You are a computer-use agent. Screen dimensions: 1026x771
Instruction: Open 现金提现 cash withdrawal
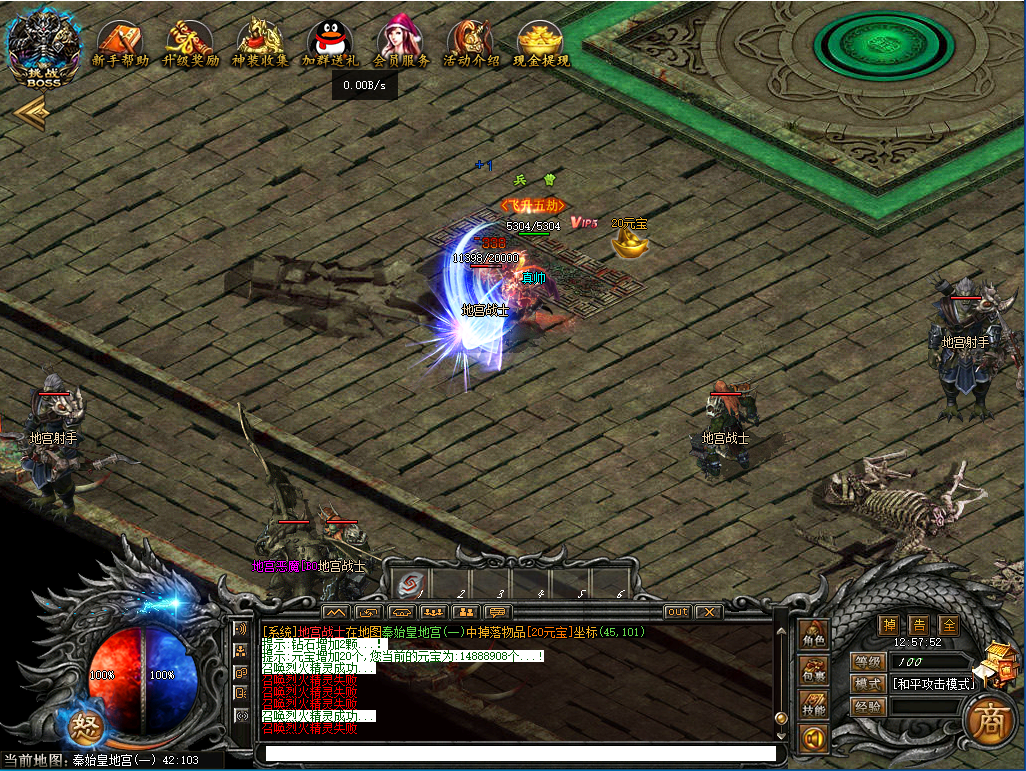[x=540, y=43]
